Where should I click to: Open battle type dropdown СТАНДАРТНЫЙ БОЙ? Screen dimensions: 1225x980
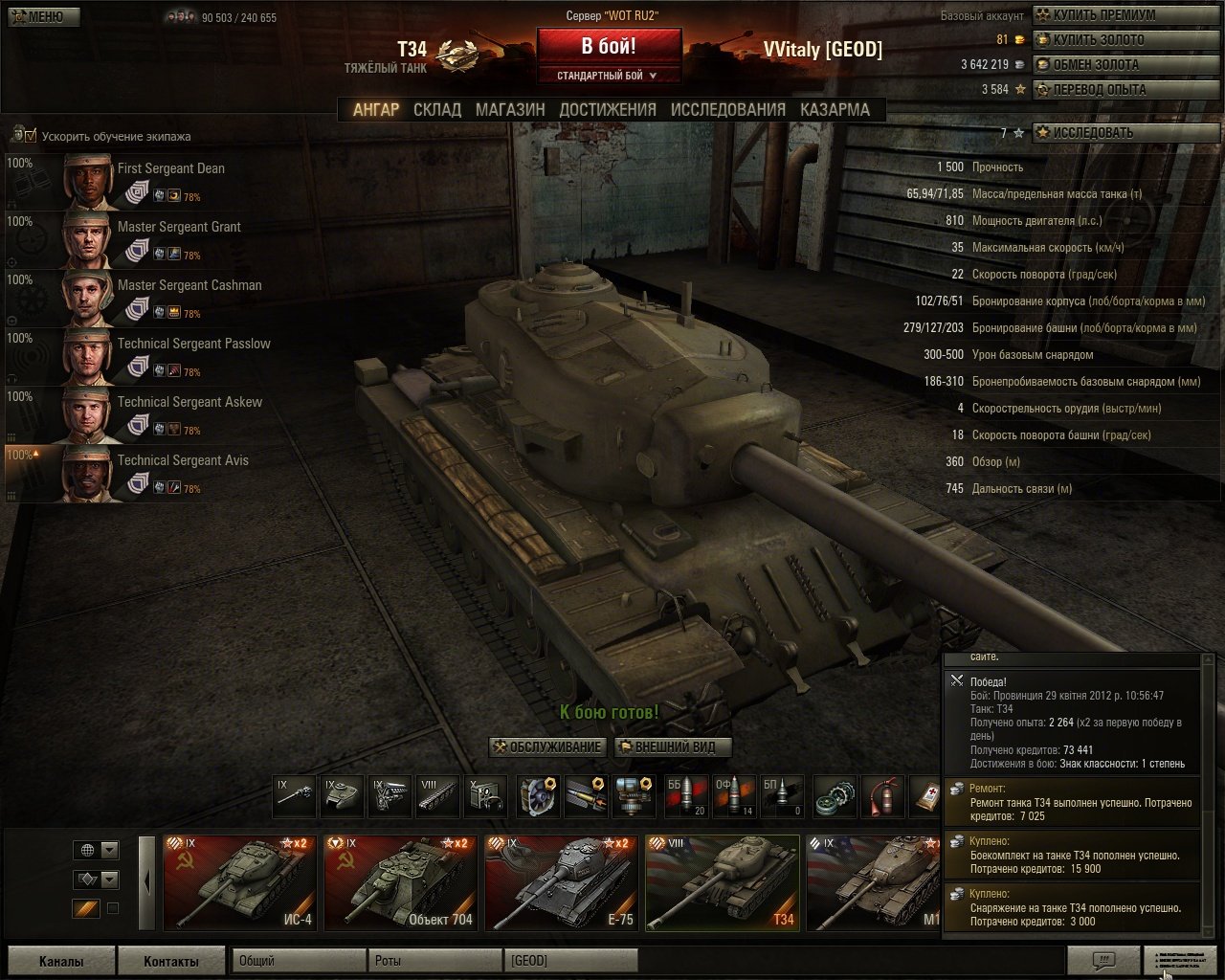click(608, 76)
